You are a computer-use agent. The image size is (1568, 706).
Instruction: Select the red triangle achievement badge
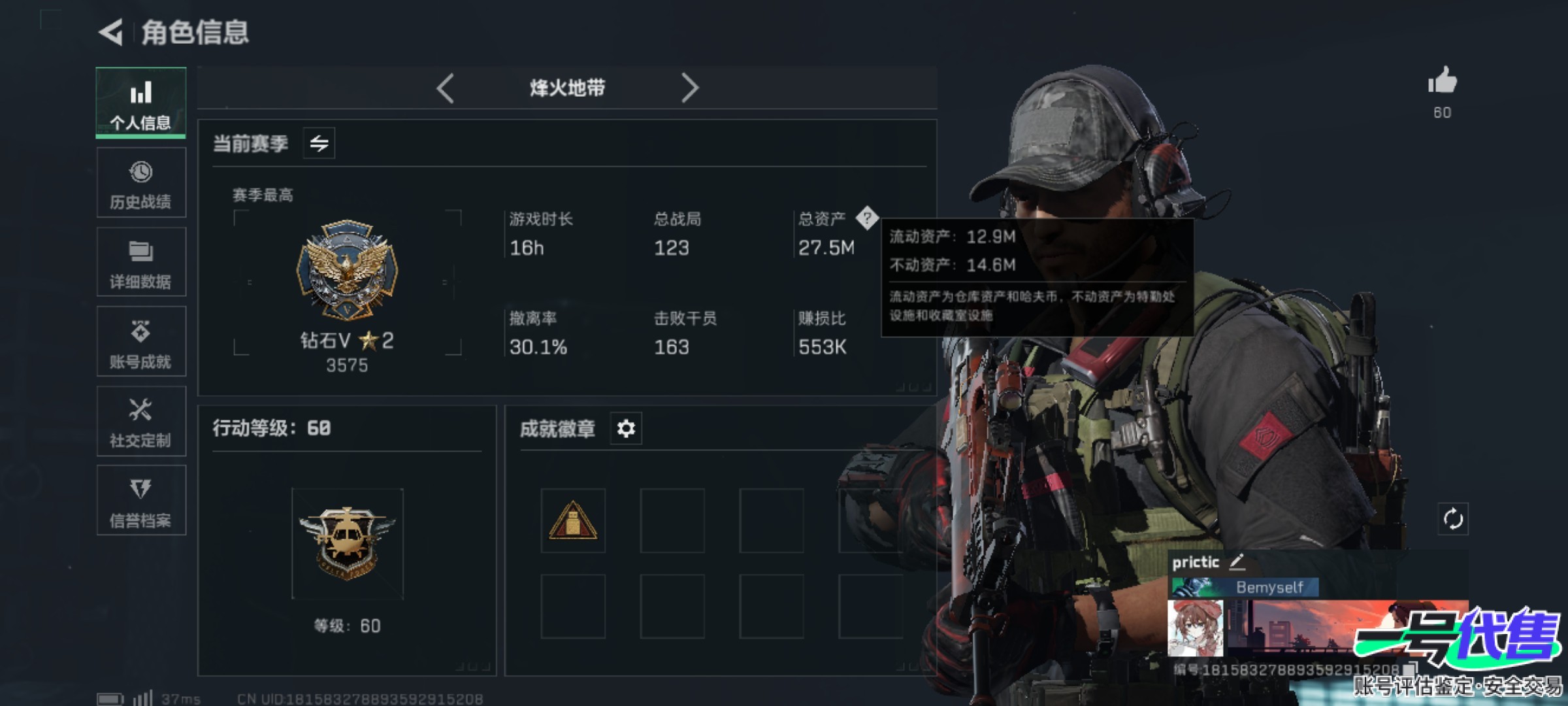tap(573, 521)
